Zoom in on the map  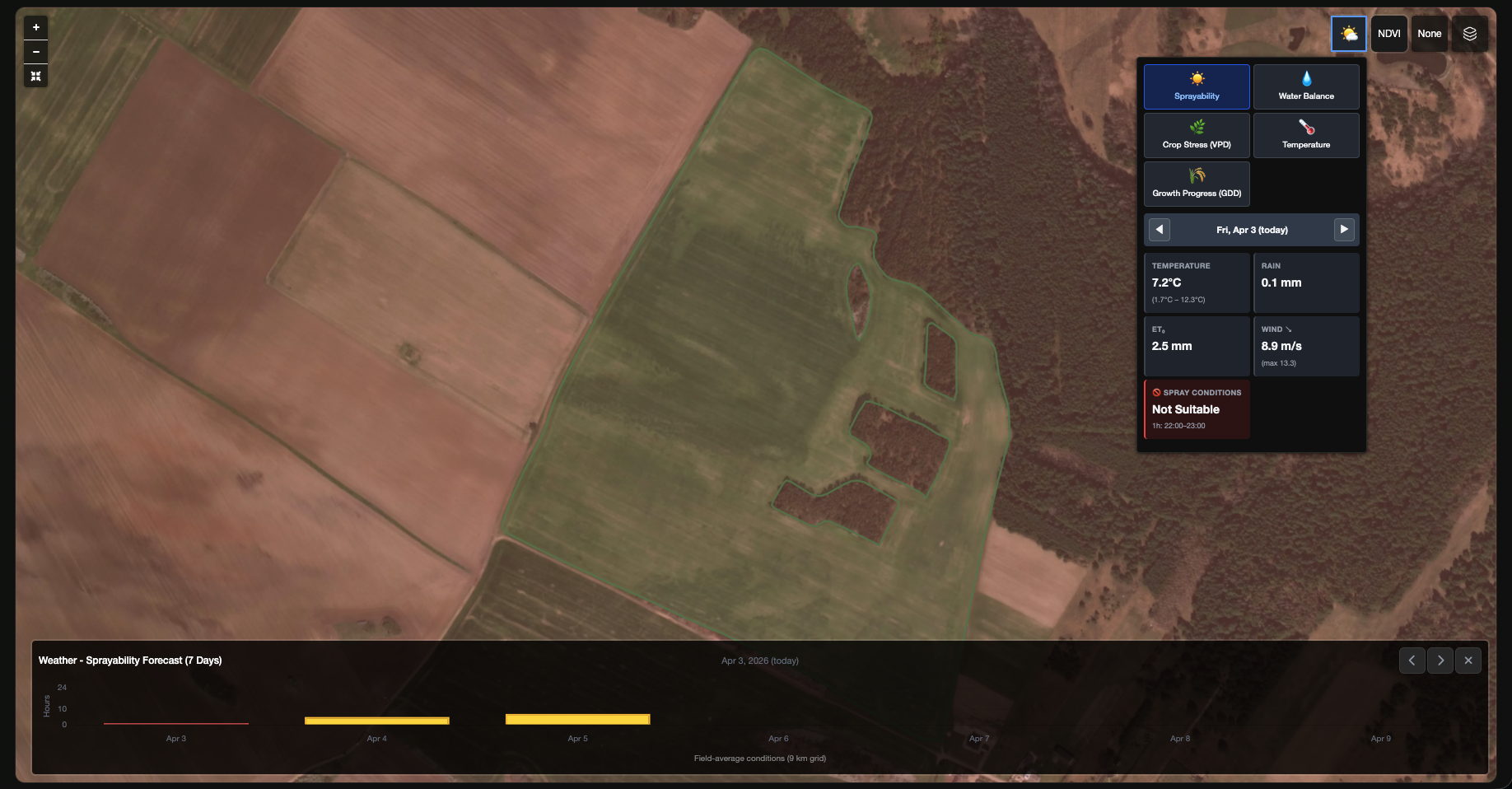(x=35, y=26)
